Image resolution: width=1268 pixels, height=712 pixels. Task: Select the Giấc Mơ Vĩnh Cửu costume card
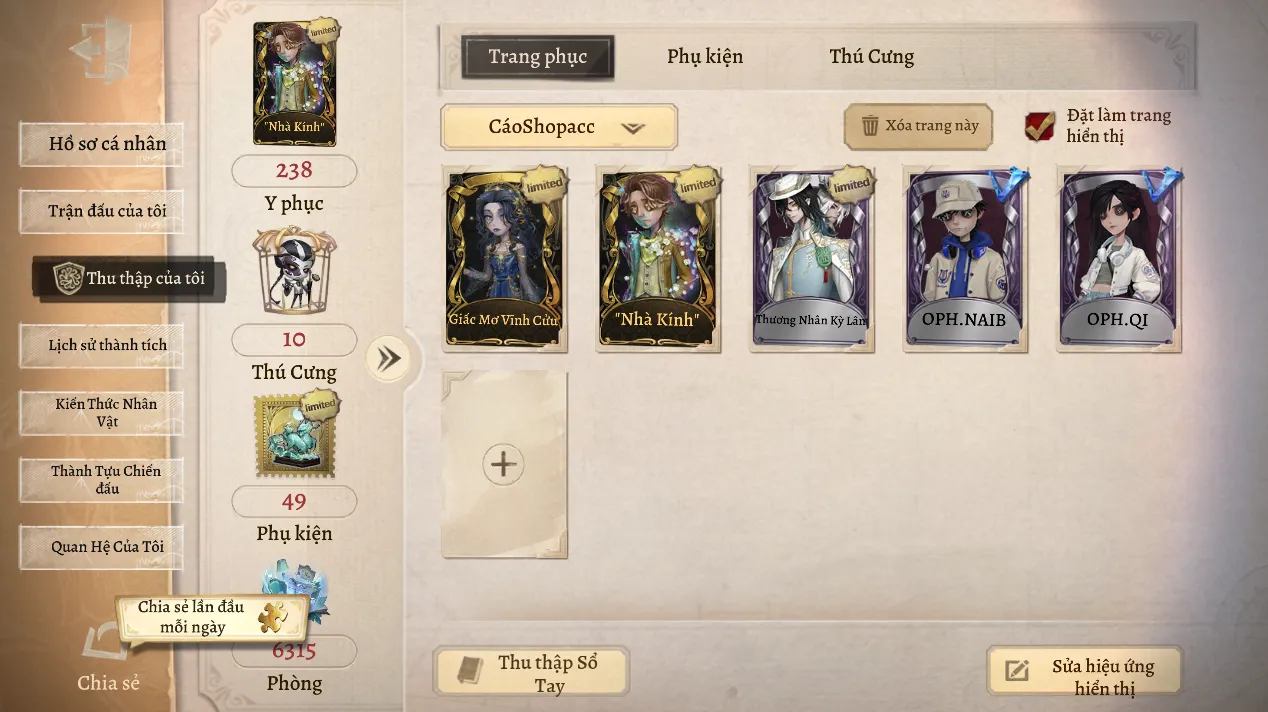505,259
